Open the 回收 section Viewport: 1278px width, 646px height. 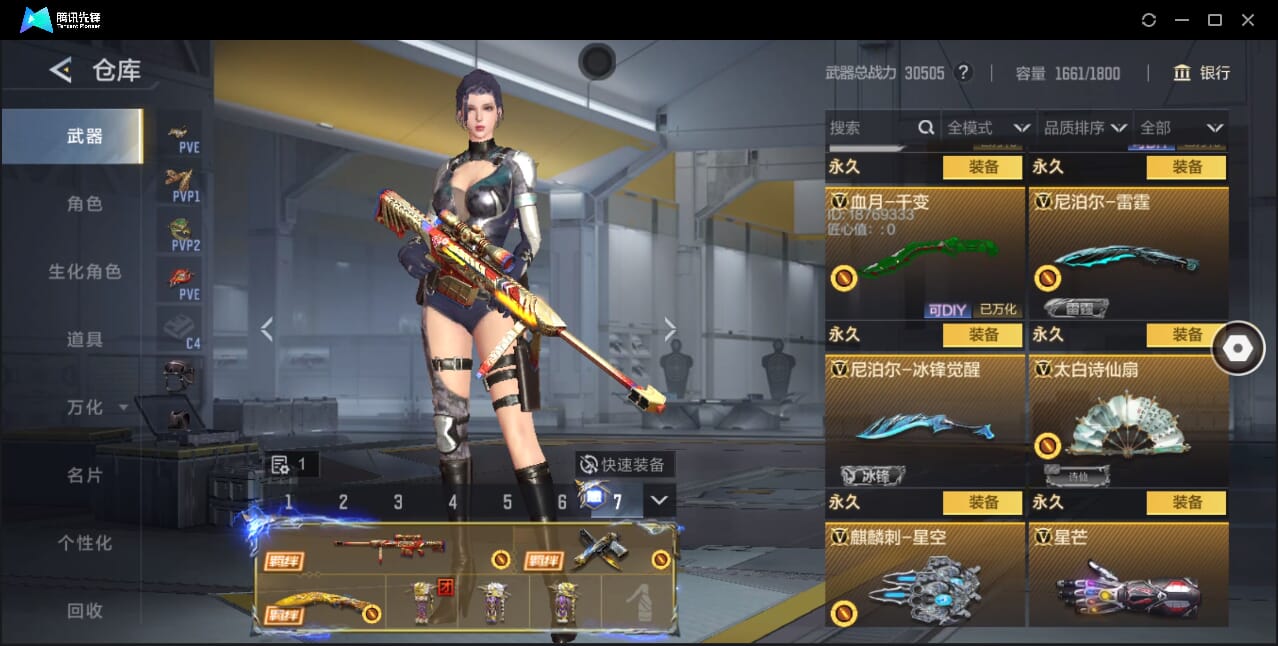(x=85, y=610)
